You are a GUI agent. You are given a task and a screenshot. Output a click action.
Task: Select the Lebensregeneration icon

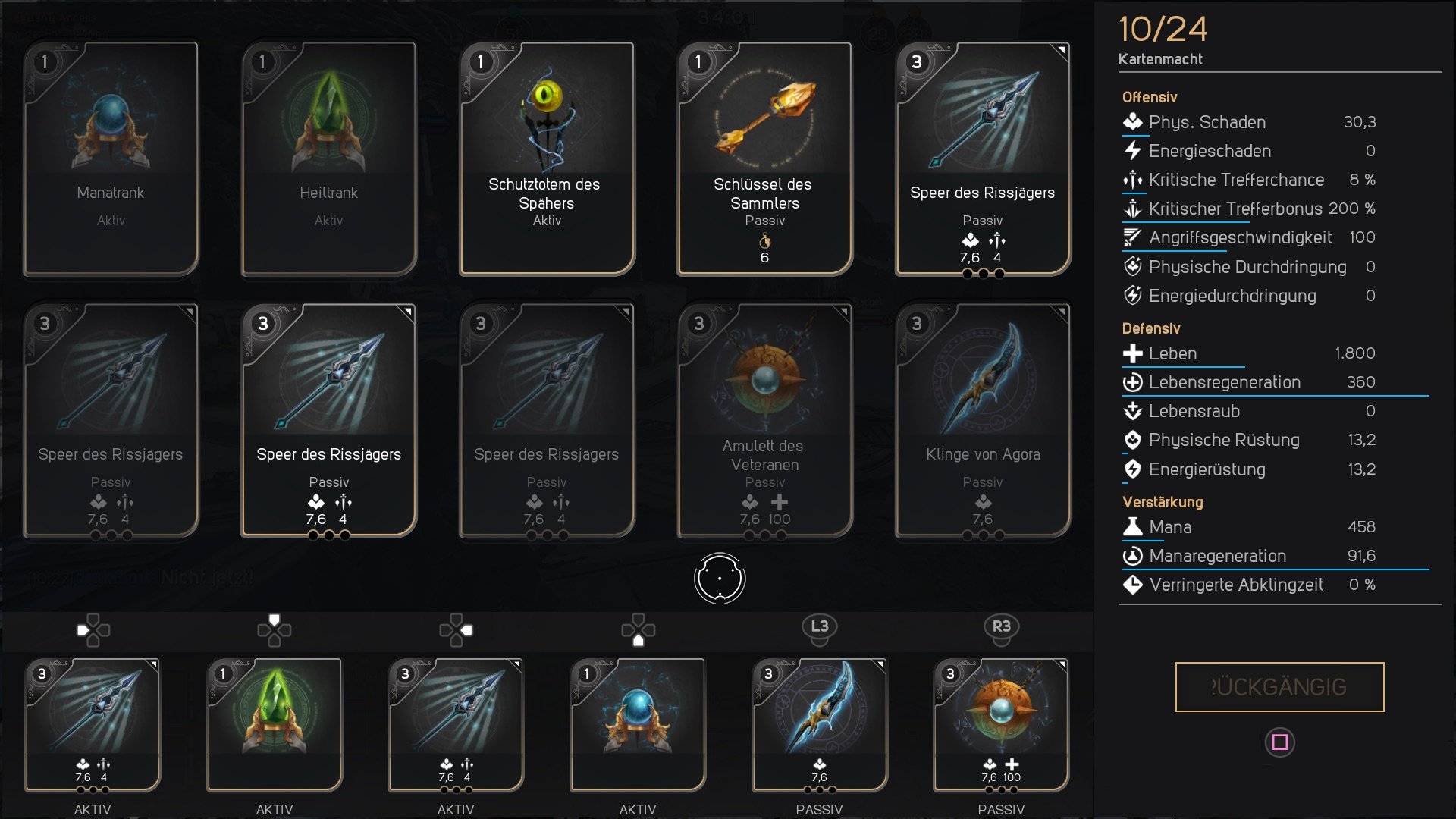click(1133, 382)
